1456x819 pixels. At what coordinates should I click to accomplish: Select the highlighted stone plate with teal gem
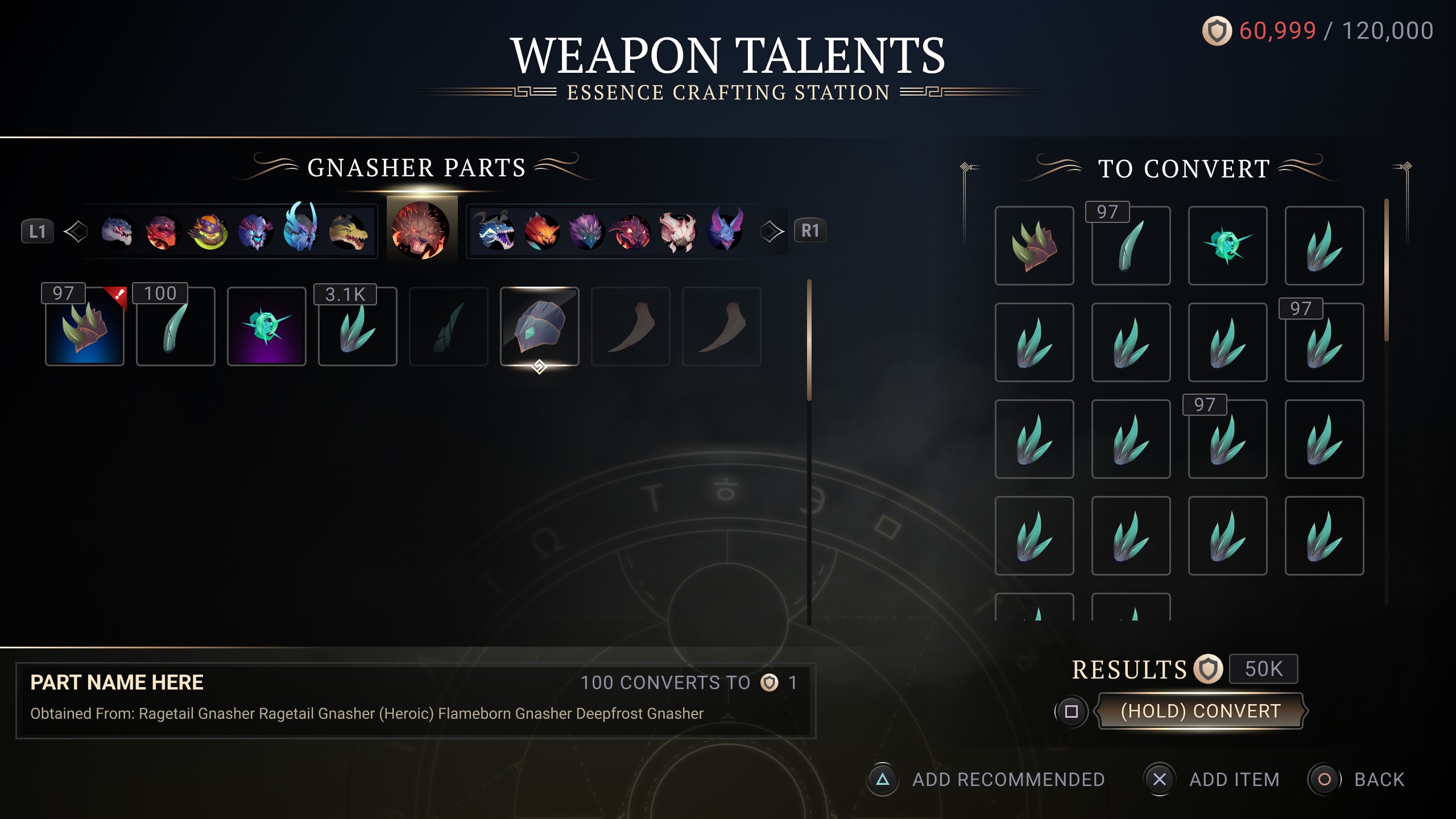[540, 326]
